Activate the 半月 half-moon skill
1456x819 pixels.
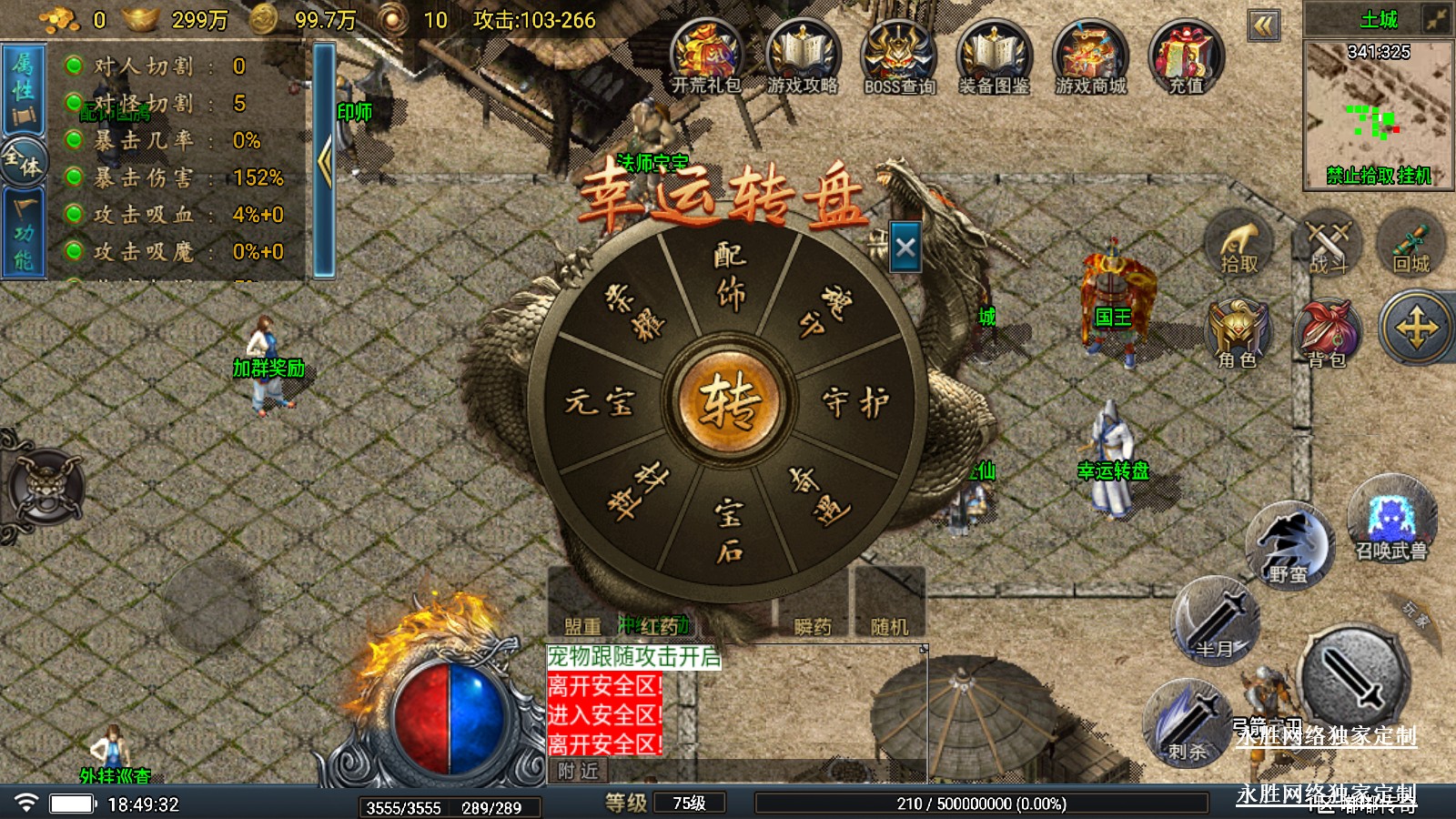pos(1215,621)
